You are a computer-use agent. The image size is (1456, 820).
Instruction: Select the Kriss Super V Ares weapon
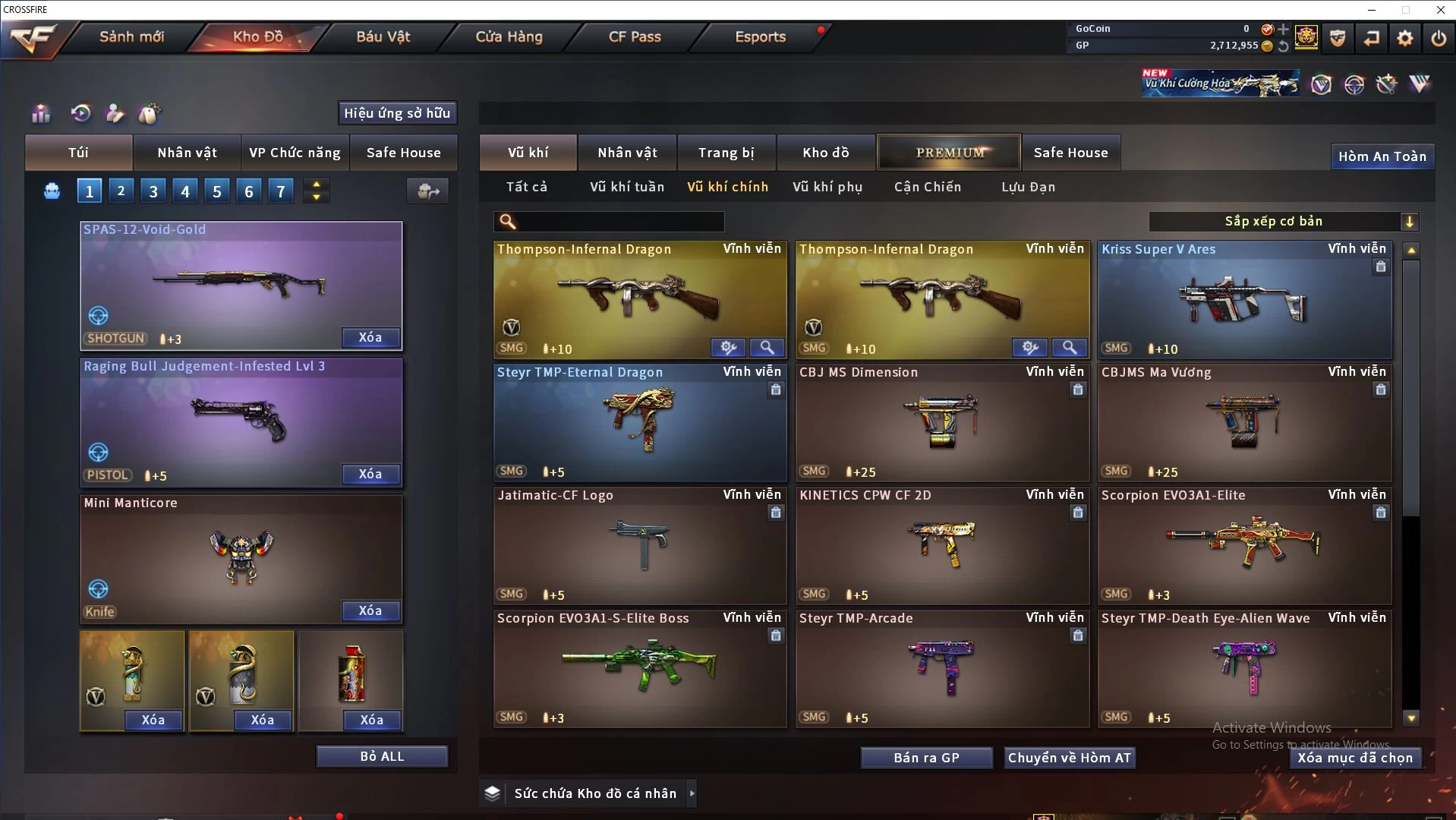tap(1244, 301)
